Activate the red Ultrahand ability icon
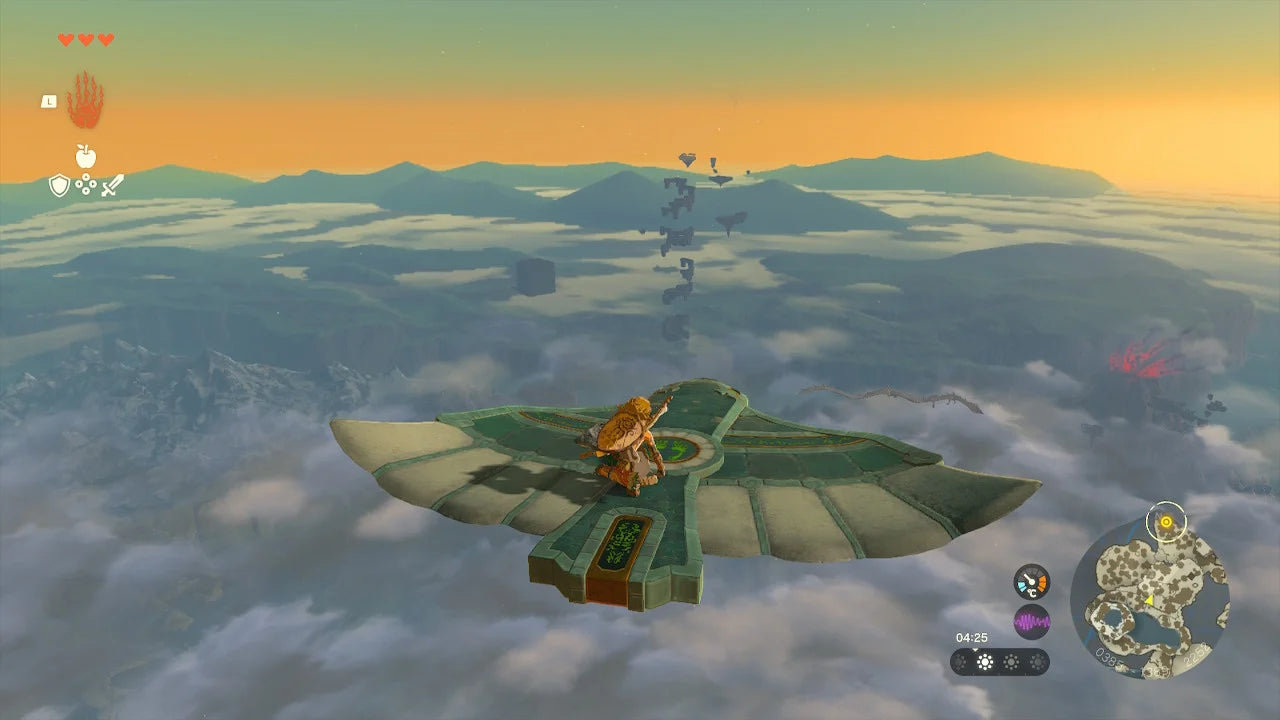 (85, 100)
